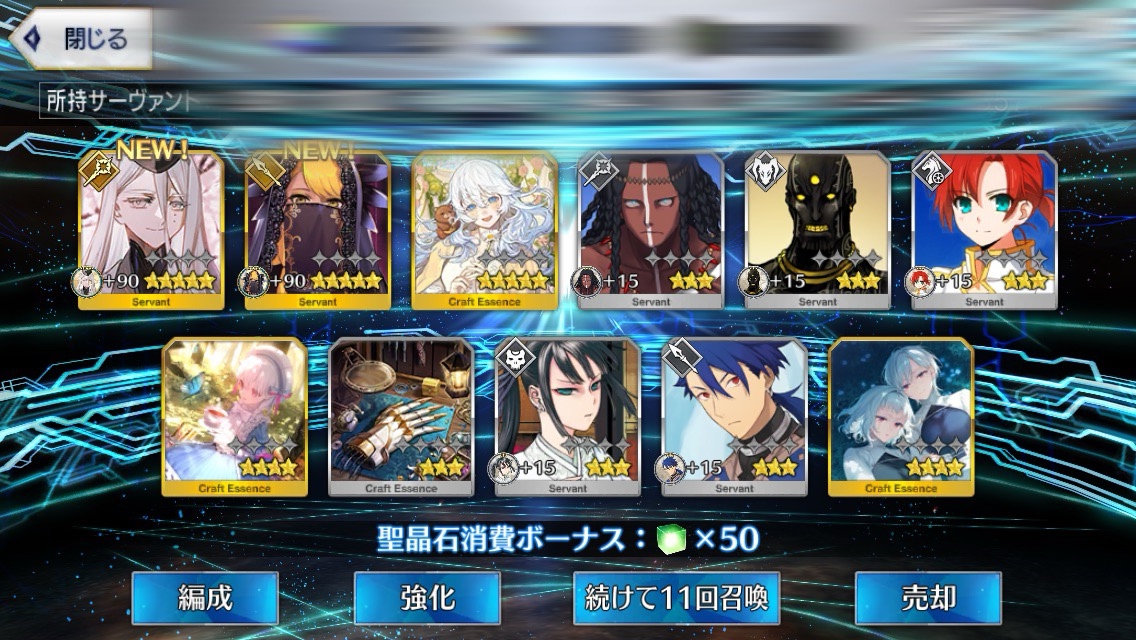
Task: Open the 編成 formation menu
Action: pos(204,598)
